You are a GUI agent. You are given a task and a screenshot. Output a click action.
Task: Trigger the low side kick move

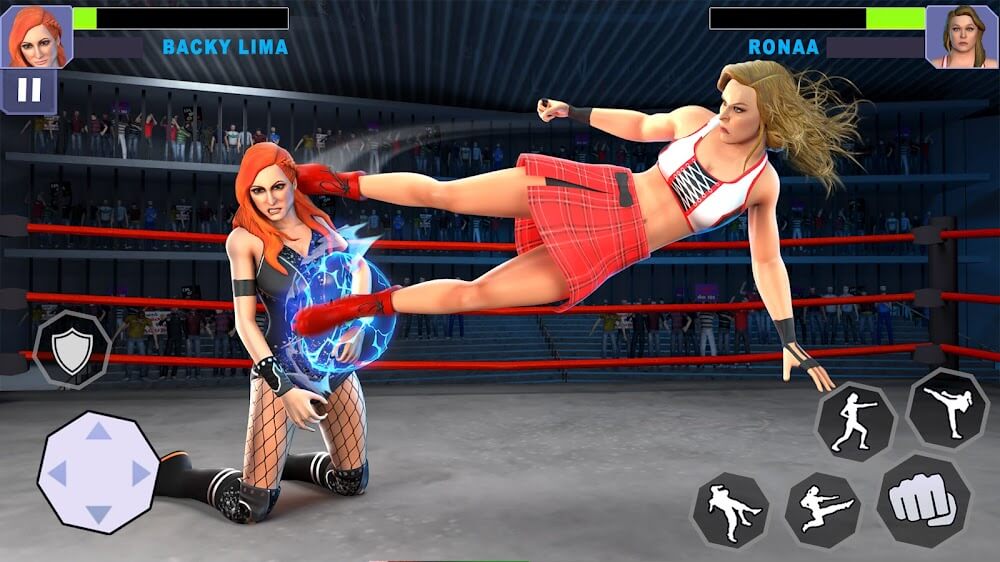731,510
